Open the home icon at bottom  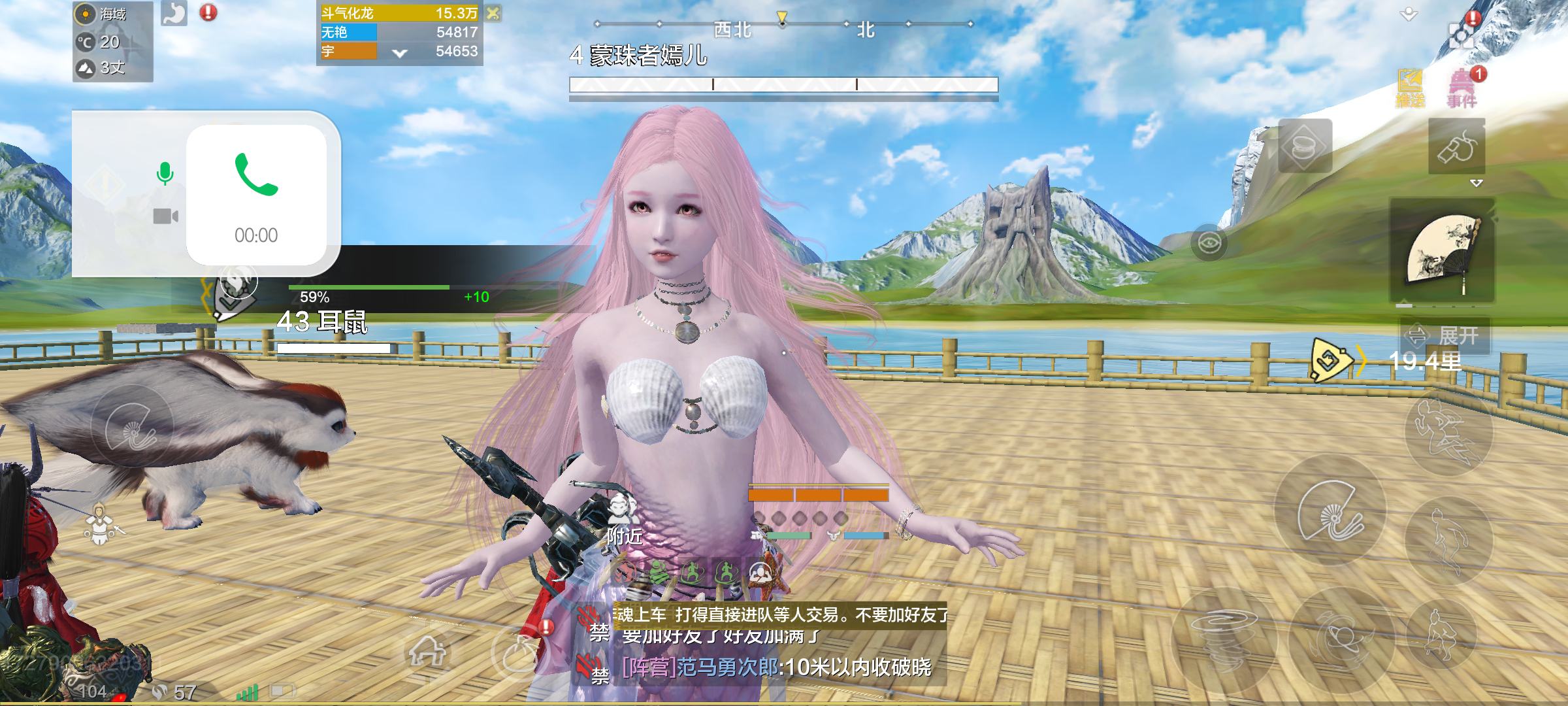[x=427, y=650]
